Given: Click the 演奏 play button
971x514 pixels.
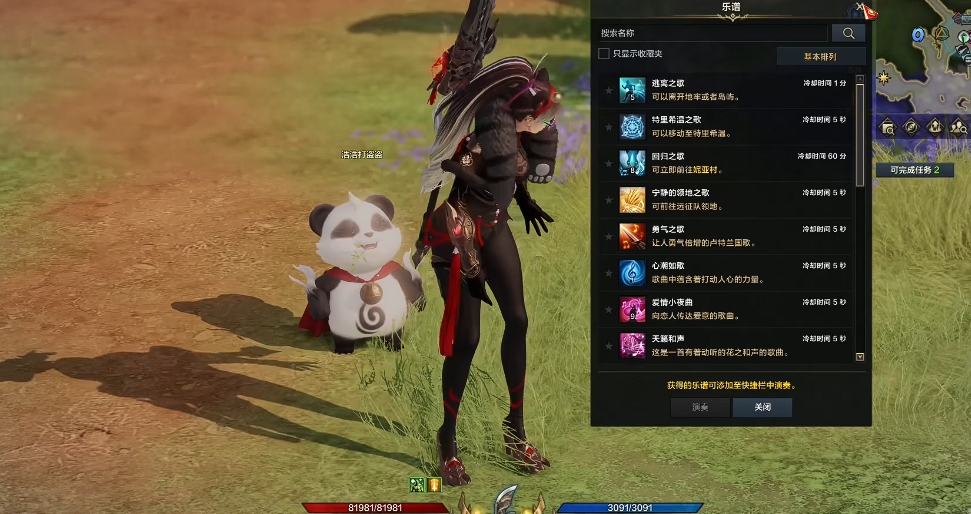Looking at the screenshot, I should [700, 407].
